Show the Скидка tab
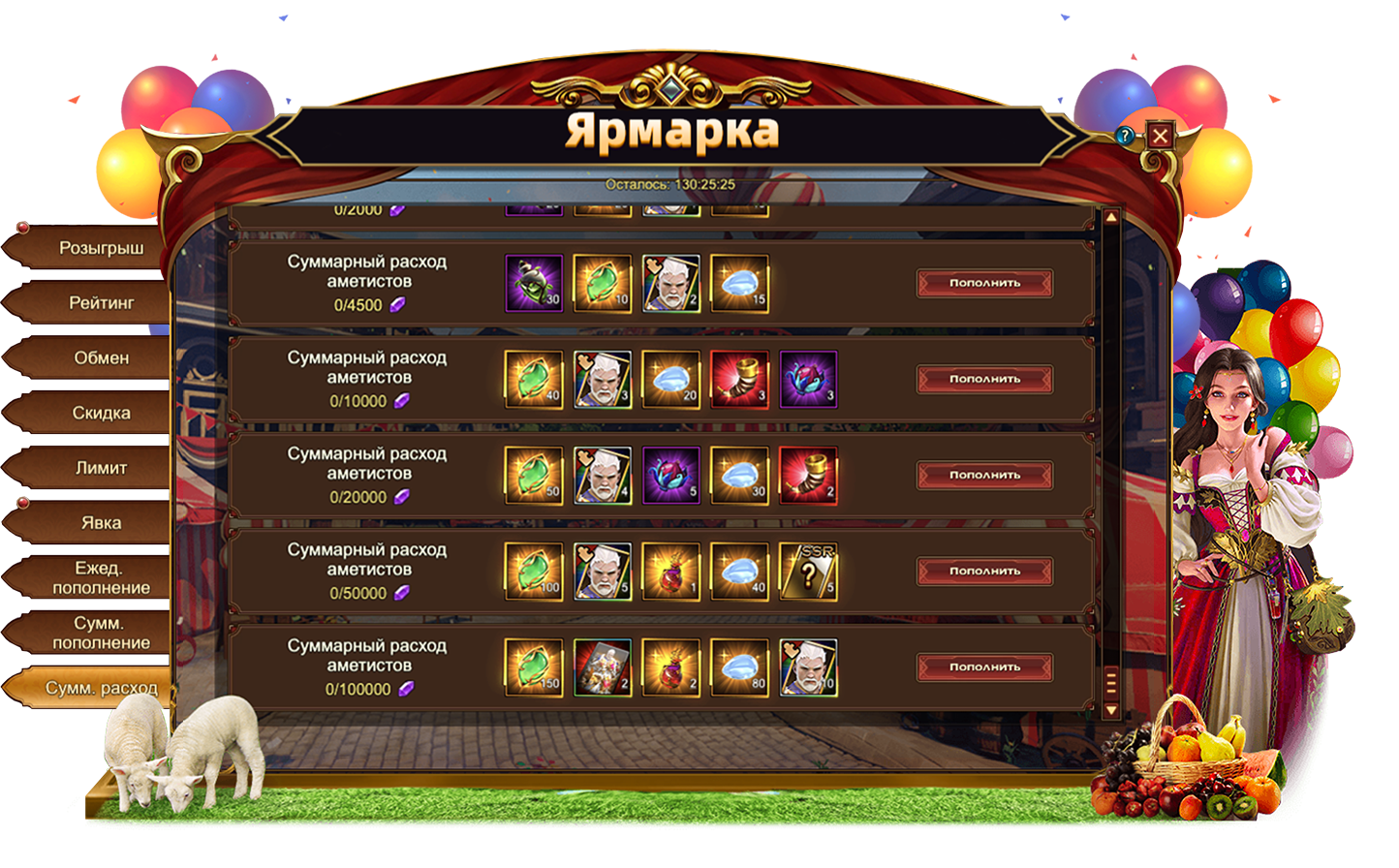 100,414
